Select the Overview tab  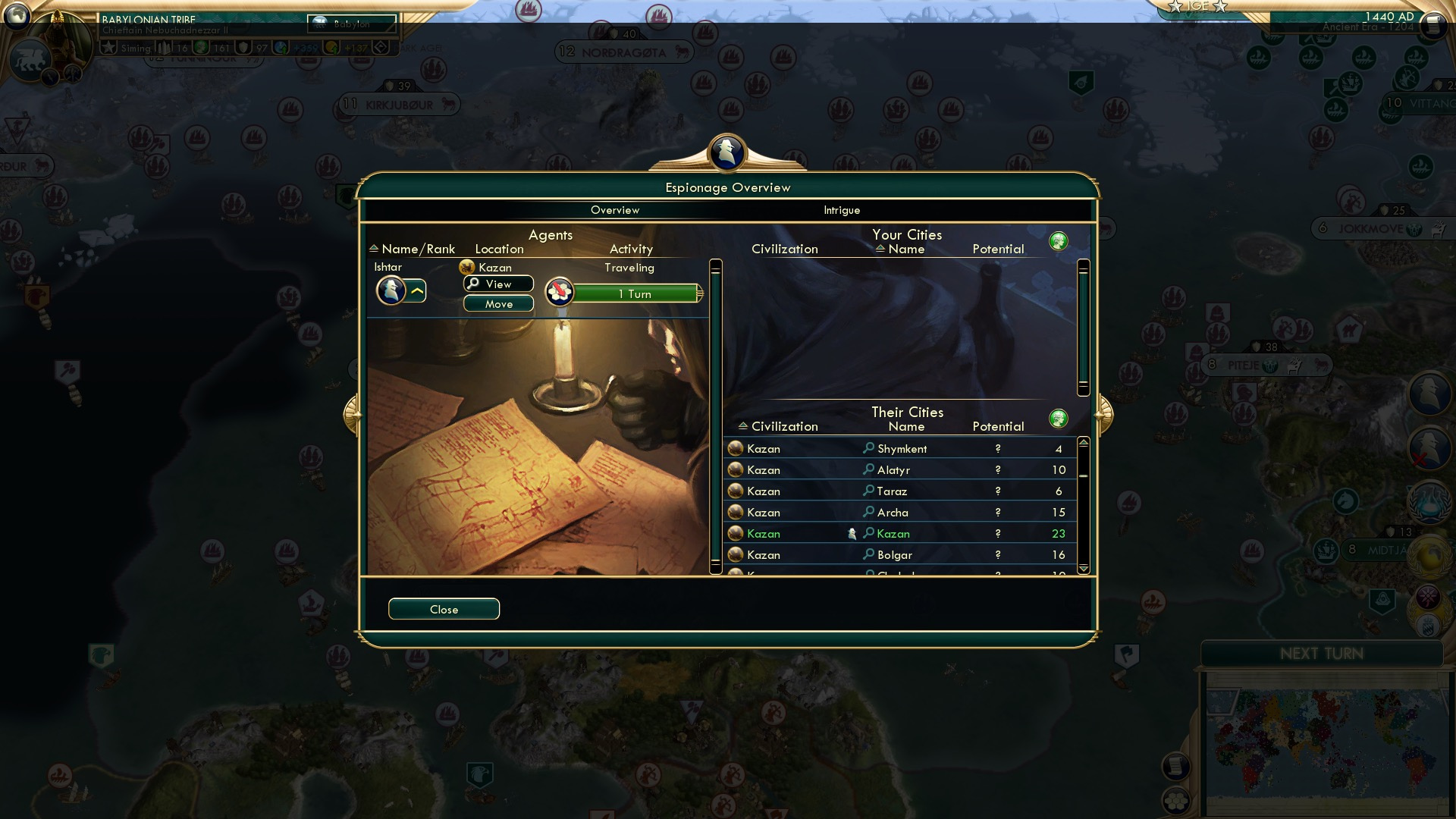[615, 210]
